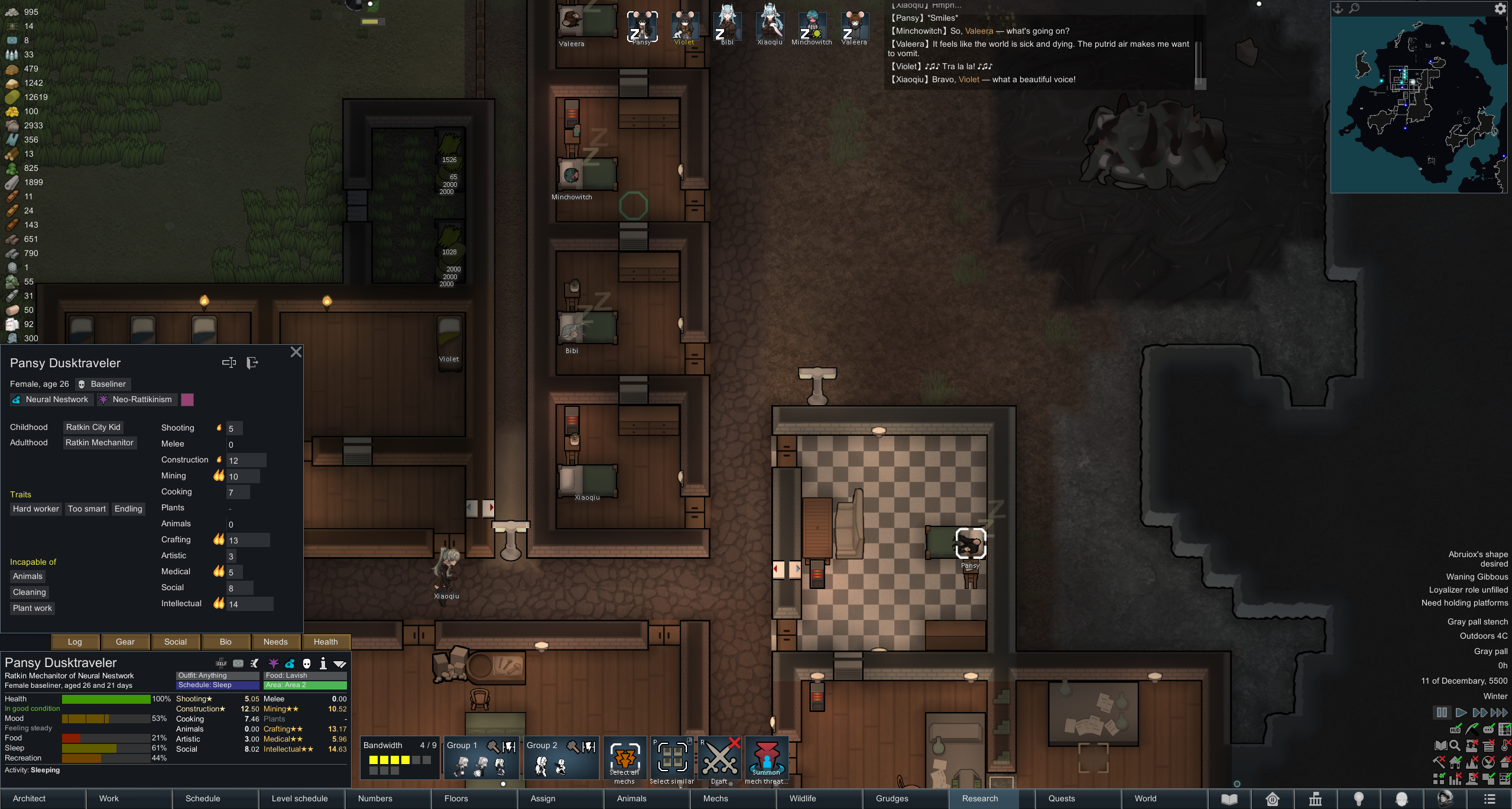Pause the game speed
1512x809 pixels.
[x=1442, y=713]
